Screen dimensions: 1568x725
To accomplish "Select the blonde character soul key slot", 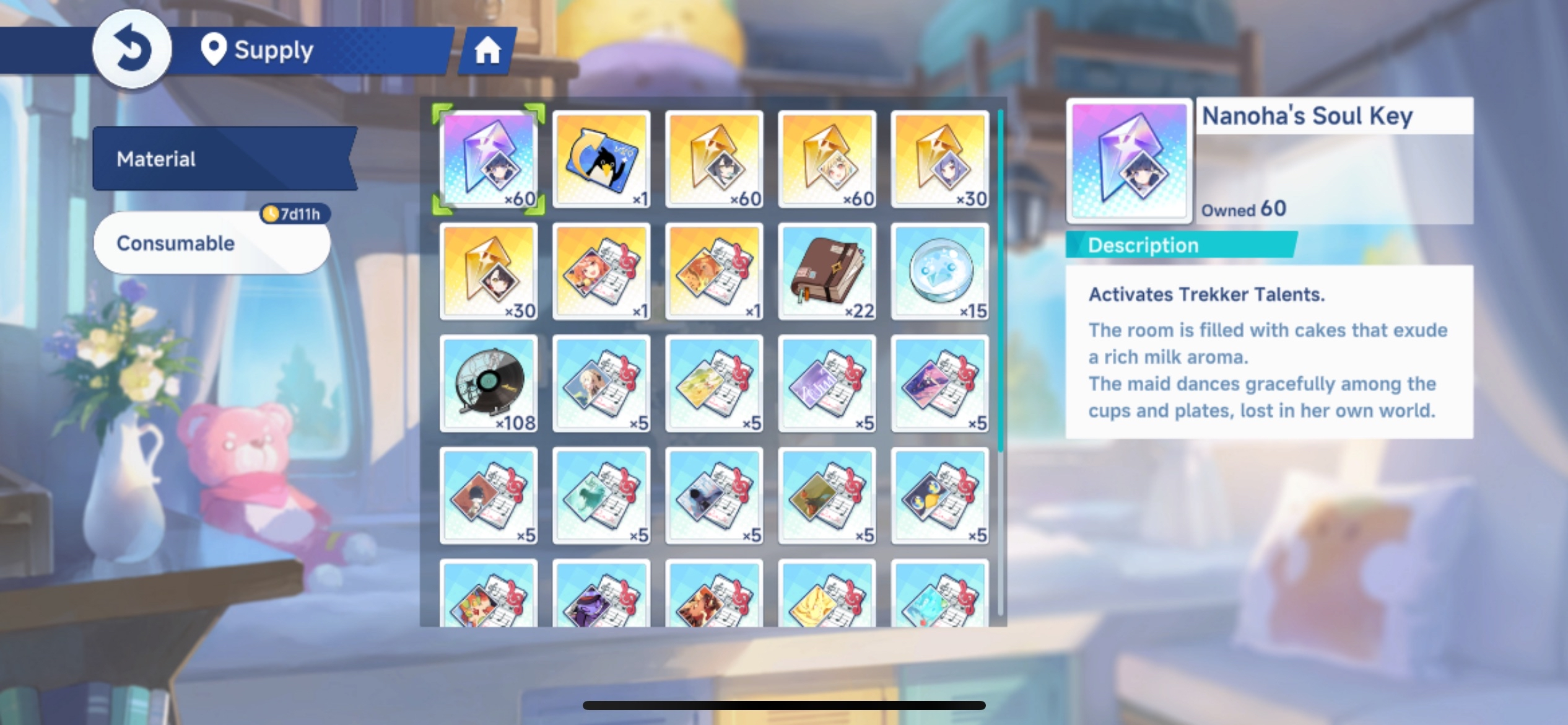I will click(827, 159).
